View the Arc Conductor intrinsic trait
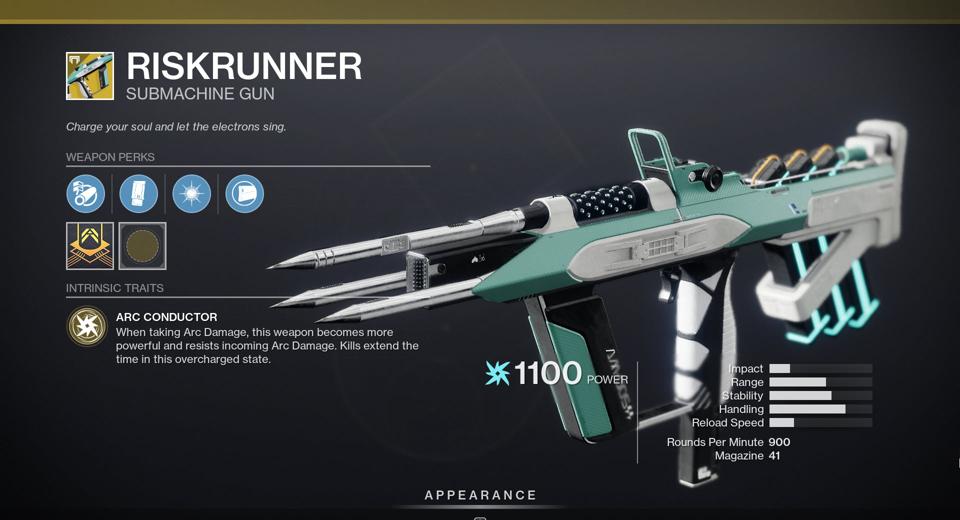 click(x=87, y=326)
